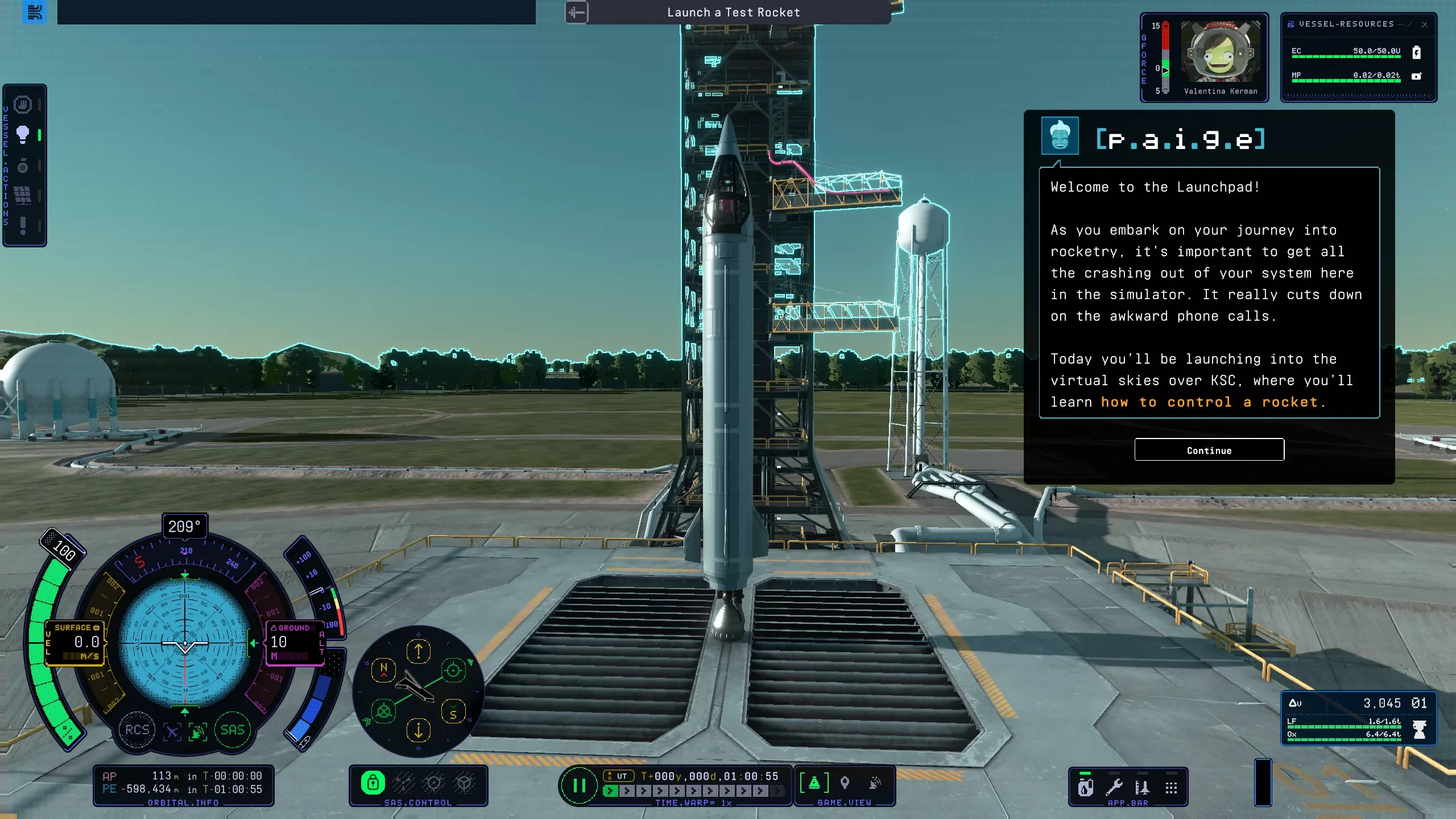The width and height of the screenshot is (1456, 819).
Task: Toggle the green SAS lock icon
Action: 373,783
